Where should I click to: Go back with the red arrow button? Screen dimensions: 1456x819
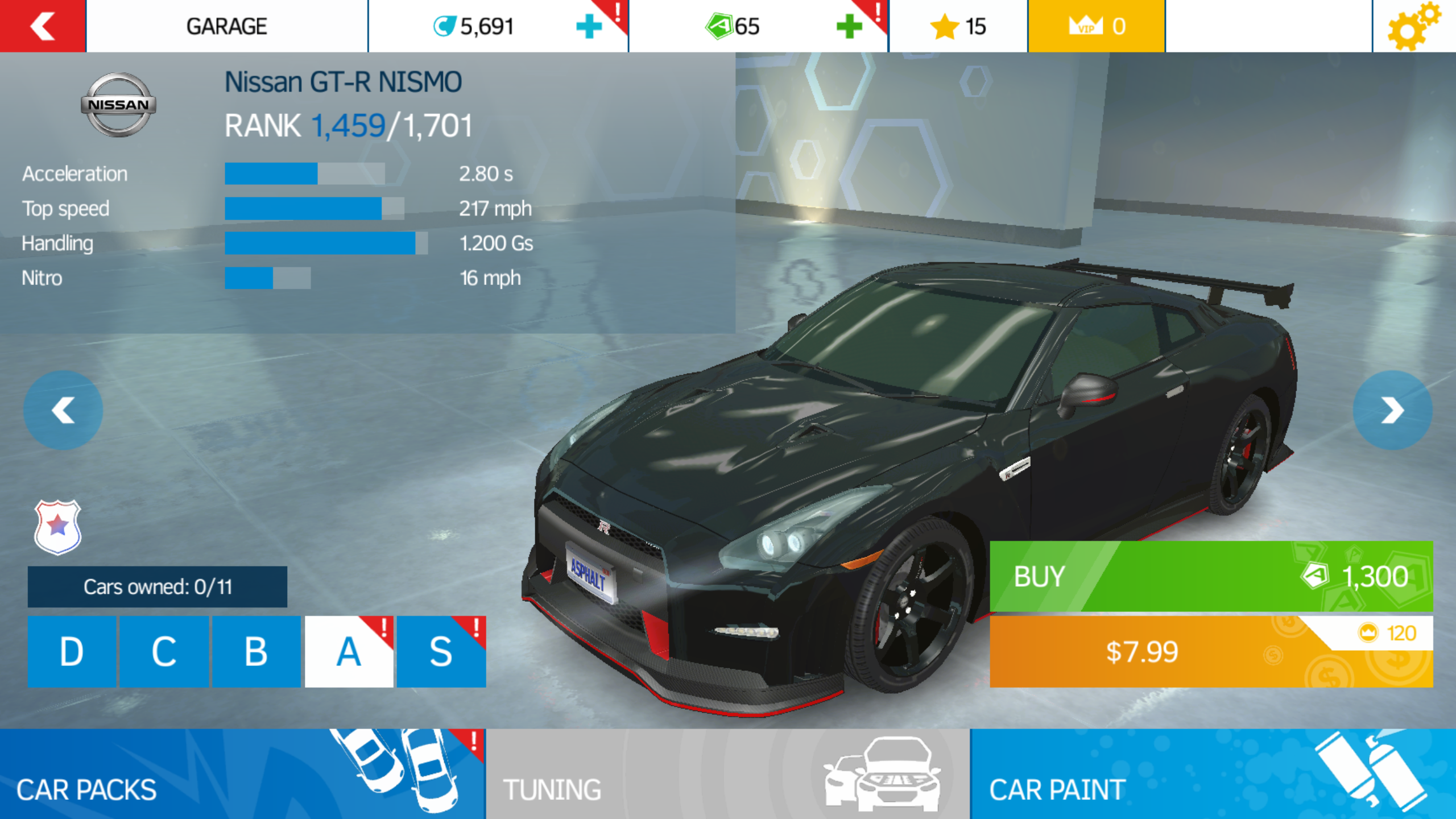[x=43, y=26]
